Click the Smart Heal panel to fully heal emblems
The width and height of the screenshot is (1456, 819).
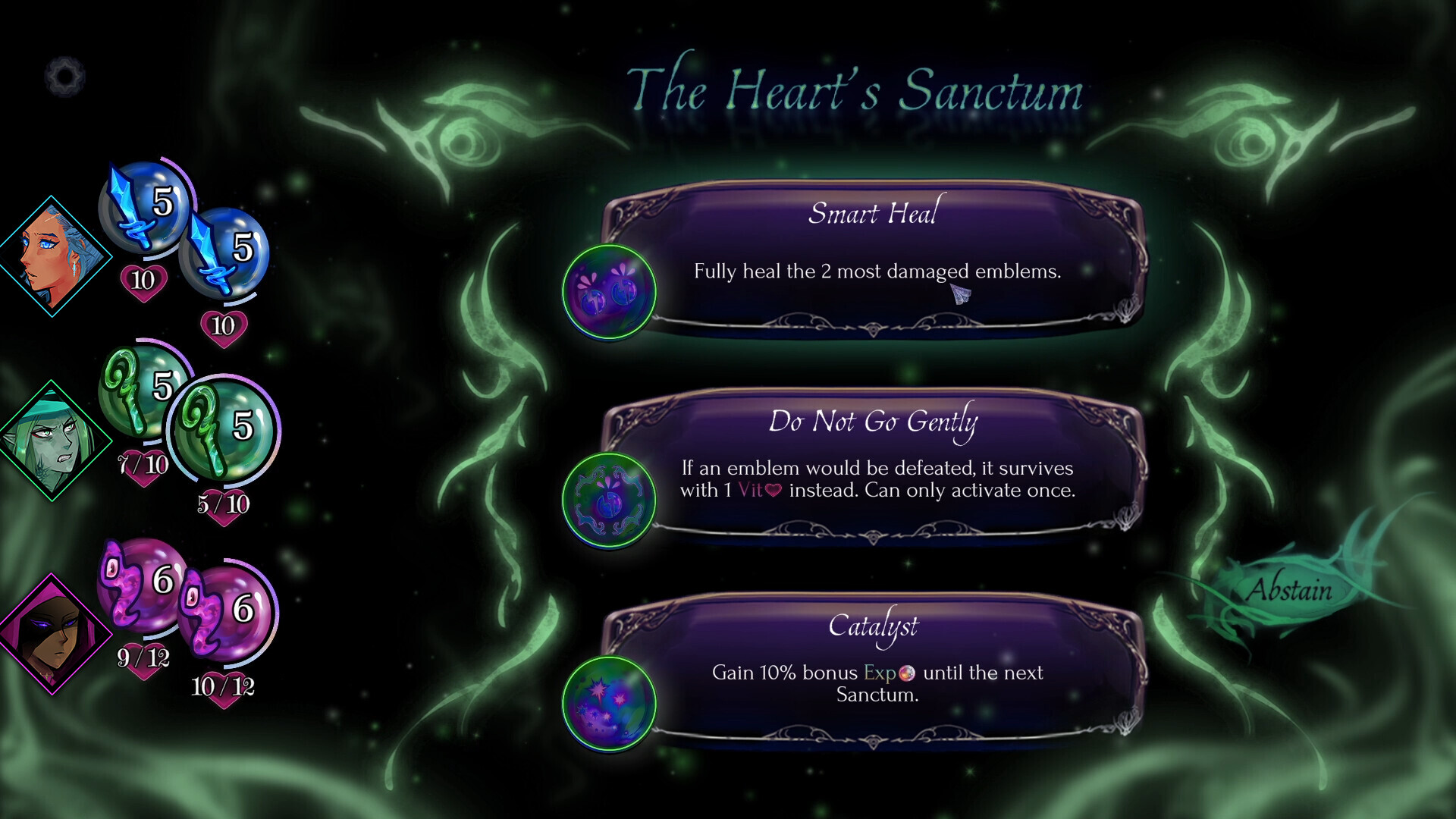pos(872,262)
